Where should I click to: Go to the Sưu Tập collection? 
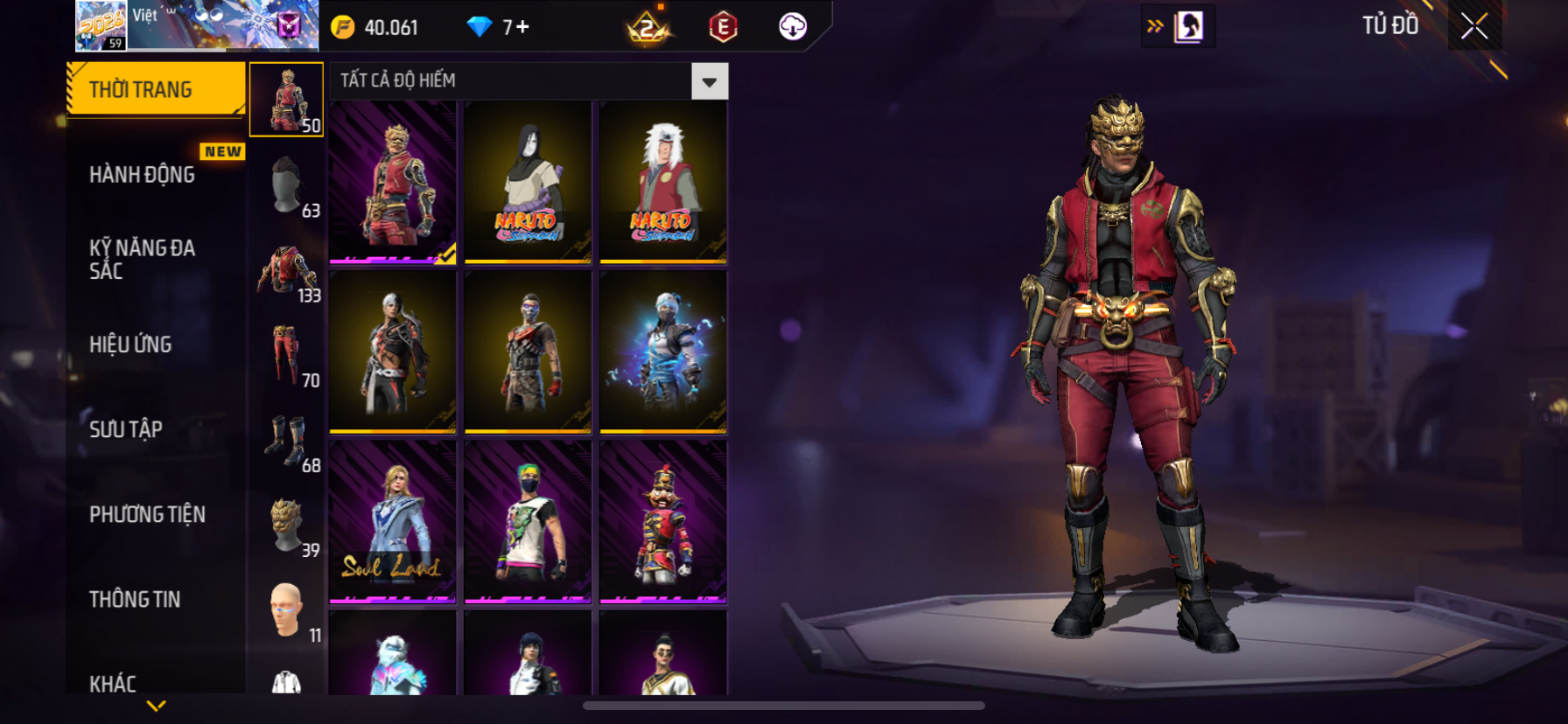pyautogui.click(x=126, y=429)
